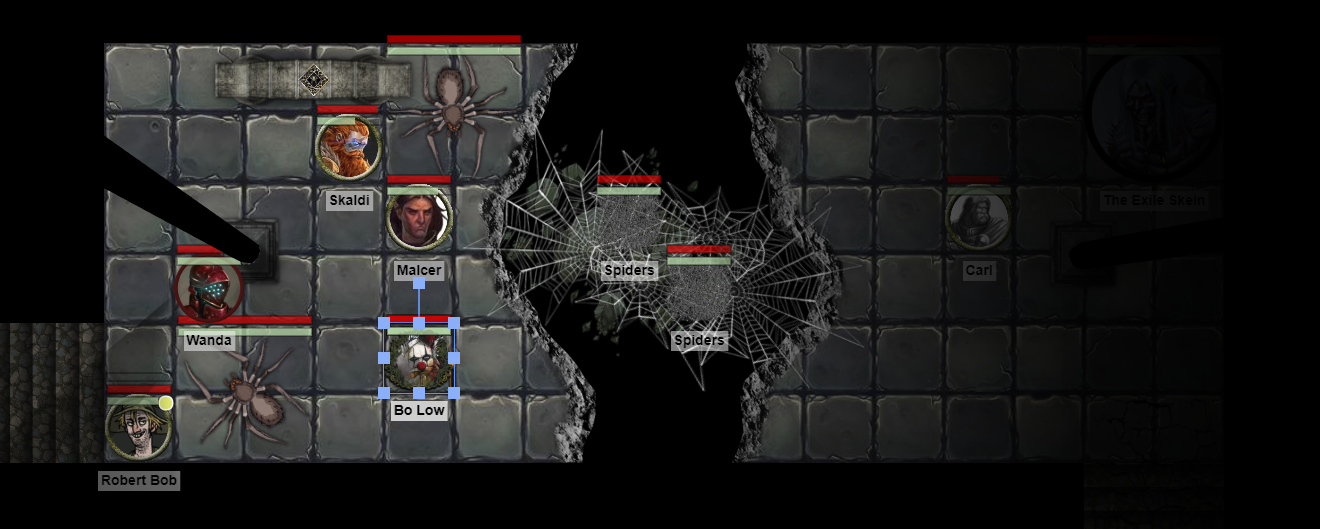
Task: Select the Robert Bob token
Action: click(x=138, y=428)
